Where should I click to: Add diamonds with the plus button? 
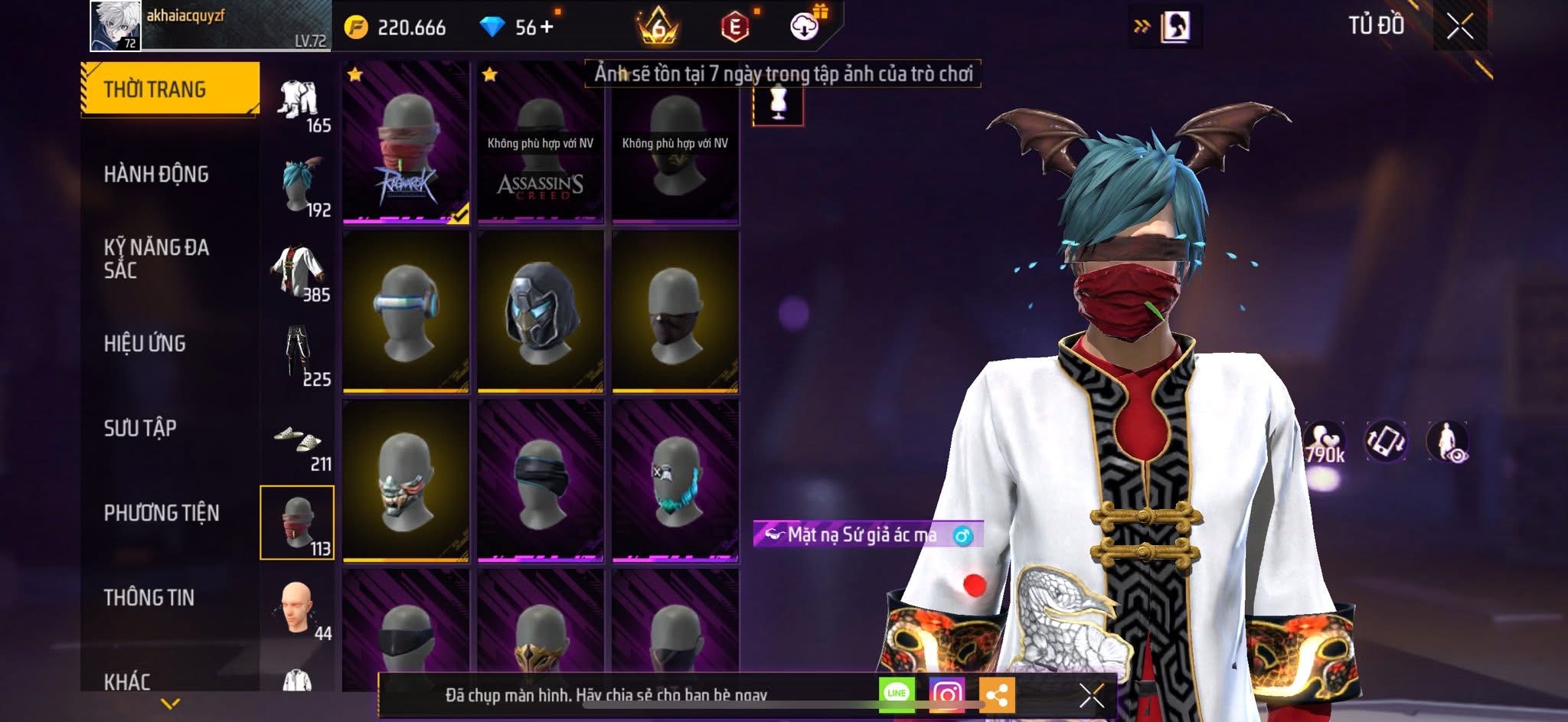pos(547,28)
